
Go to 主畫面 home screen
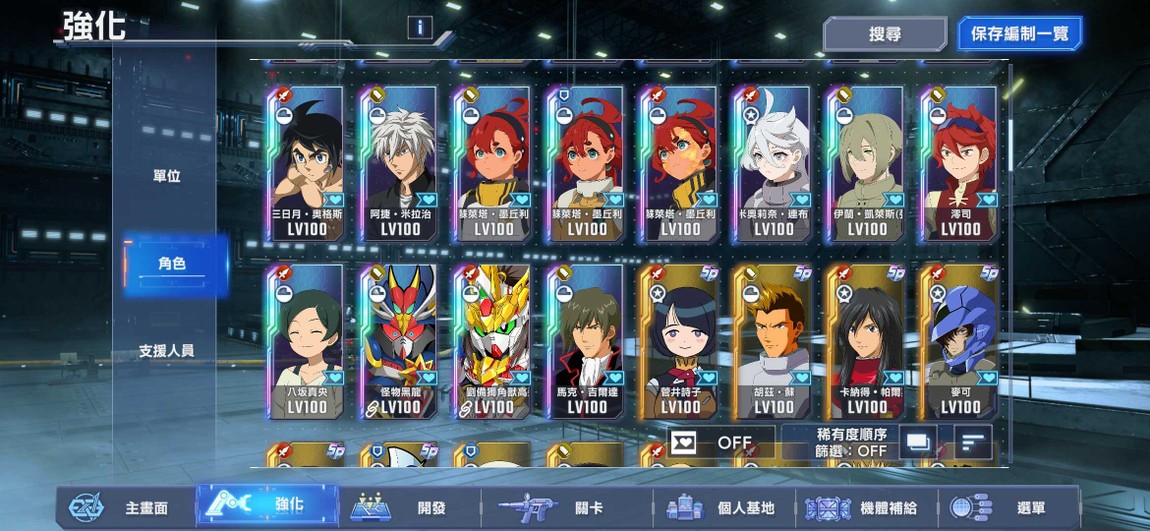[x=123, y=507]
